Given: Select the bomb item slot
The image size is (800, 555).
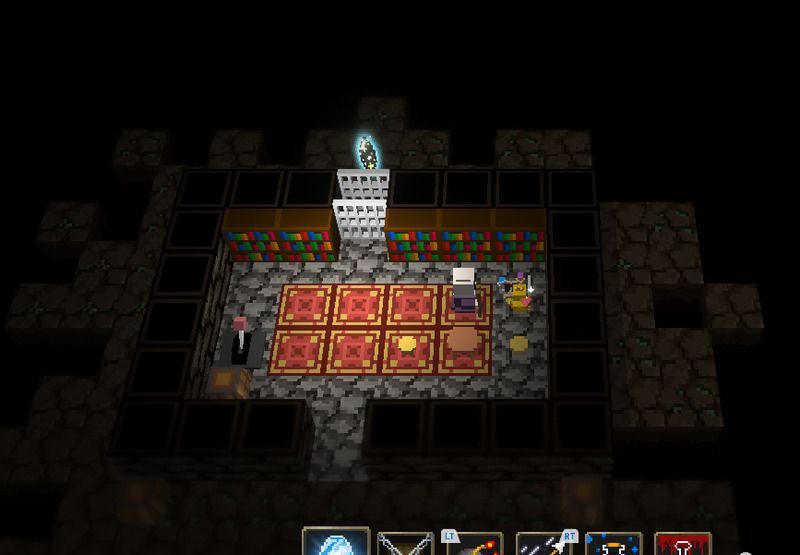Looking at the screenshot, I should (x=475, y=544).
